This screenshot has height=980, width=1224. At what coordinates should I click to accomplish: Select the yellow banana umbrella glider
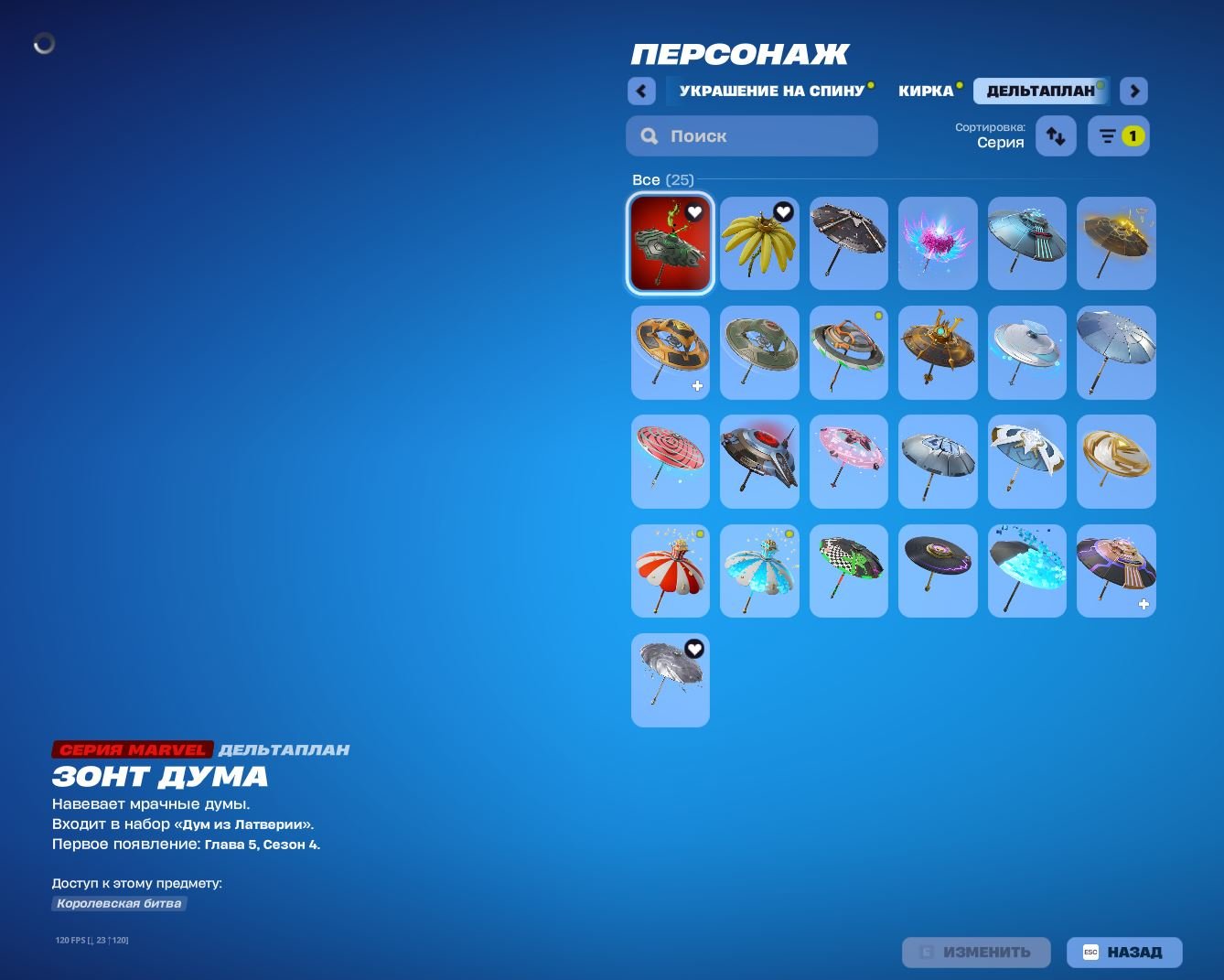[x=759, y=243]
